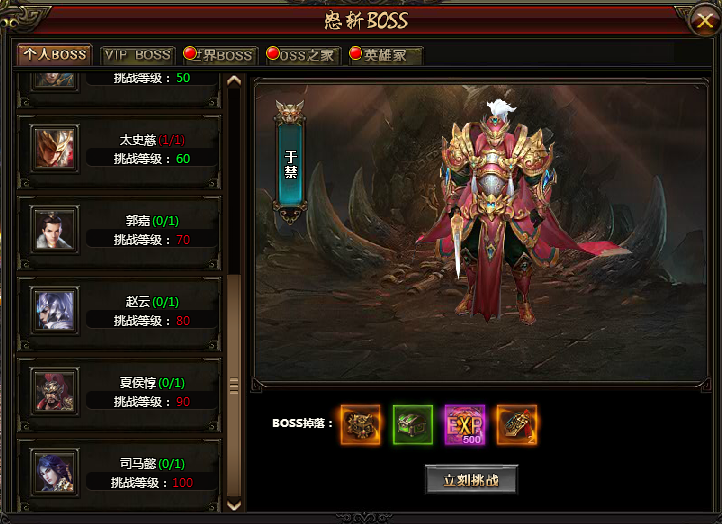This screenshot has width=722, height=524.
Task: Inspect the orange-framed drop marked 2
Action: click(x=517, y=424)
